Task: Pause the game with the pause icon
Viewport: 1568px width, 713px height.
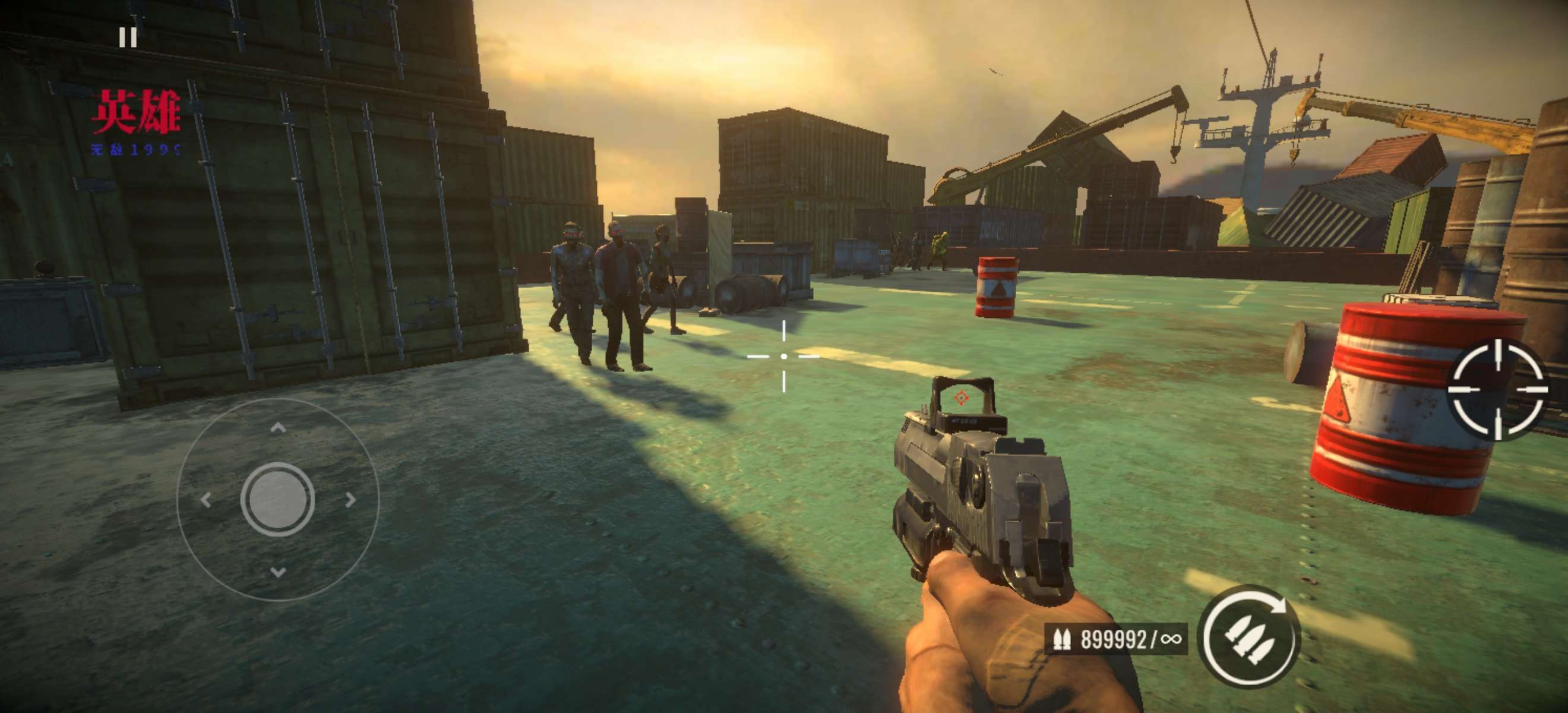Action: [x=128, y=37]
